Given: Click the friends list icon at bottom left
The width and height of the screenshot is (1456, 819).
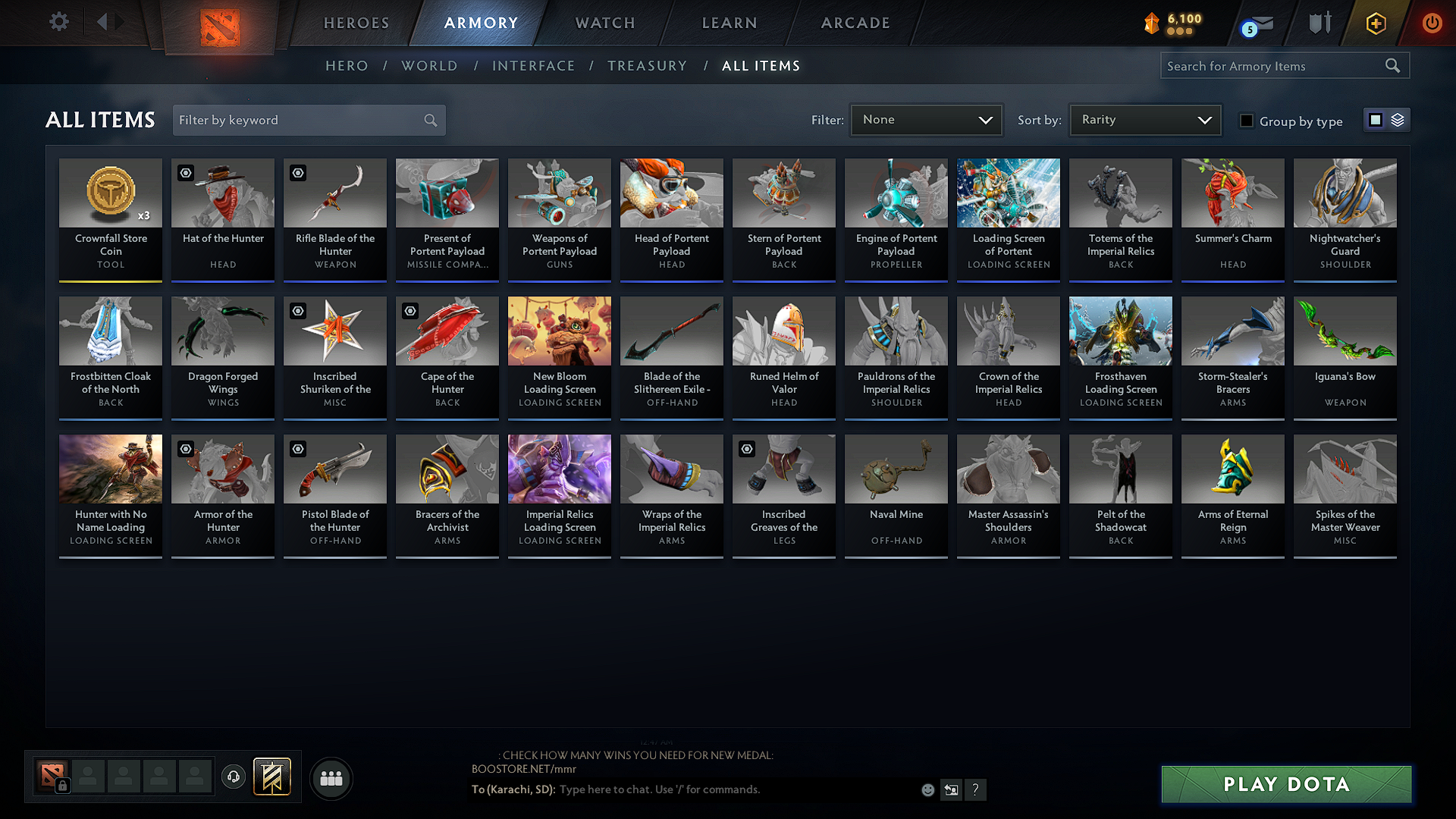Looking at the screenshot, I should coord(331,778).
